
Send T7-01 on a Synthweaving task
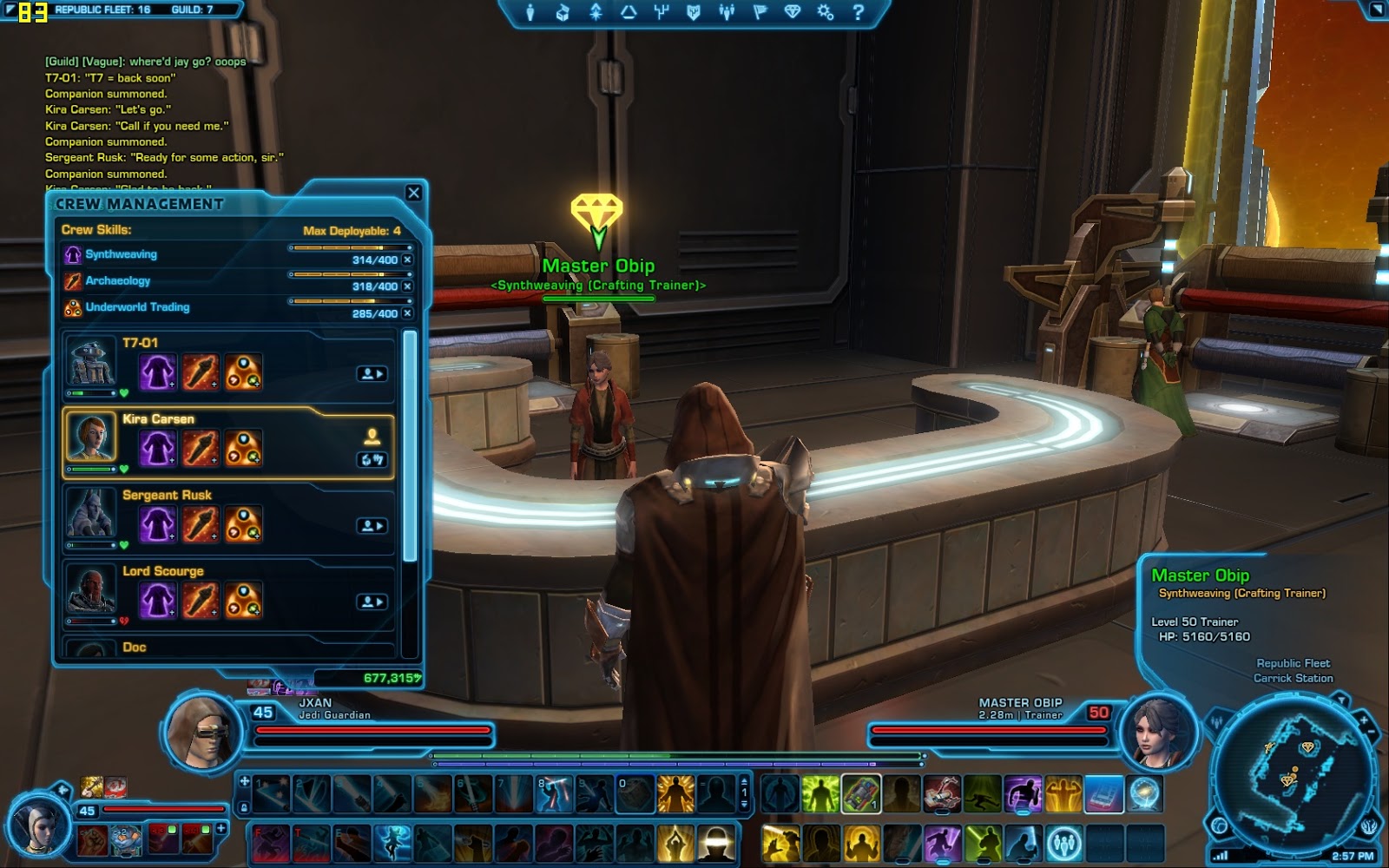157,372
